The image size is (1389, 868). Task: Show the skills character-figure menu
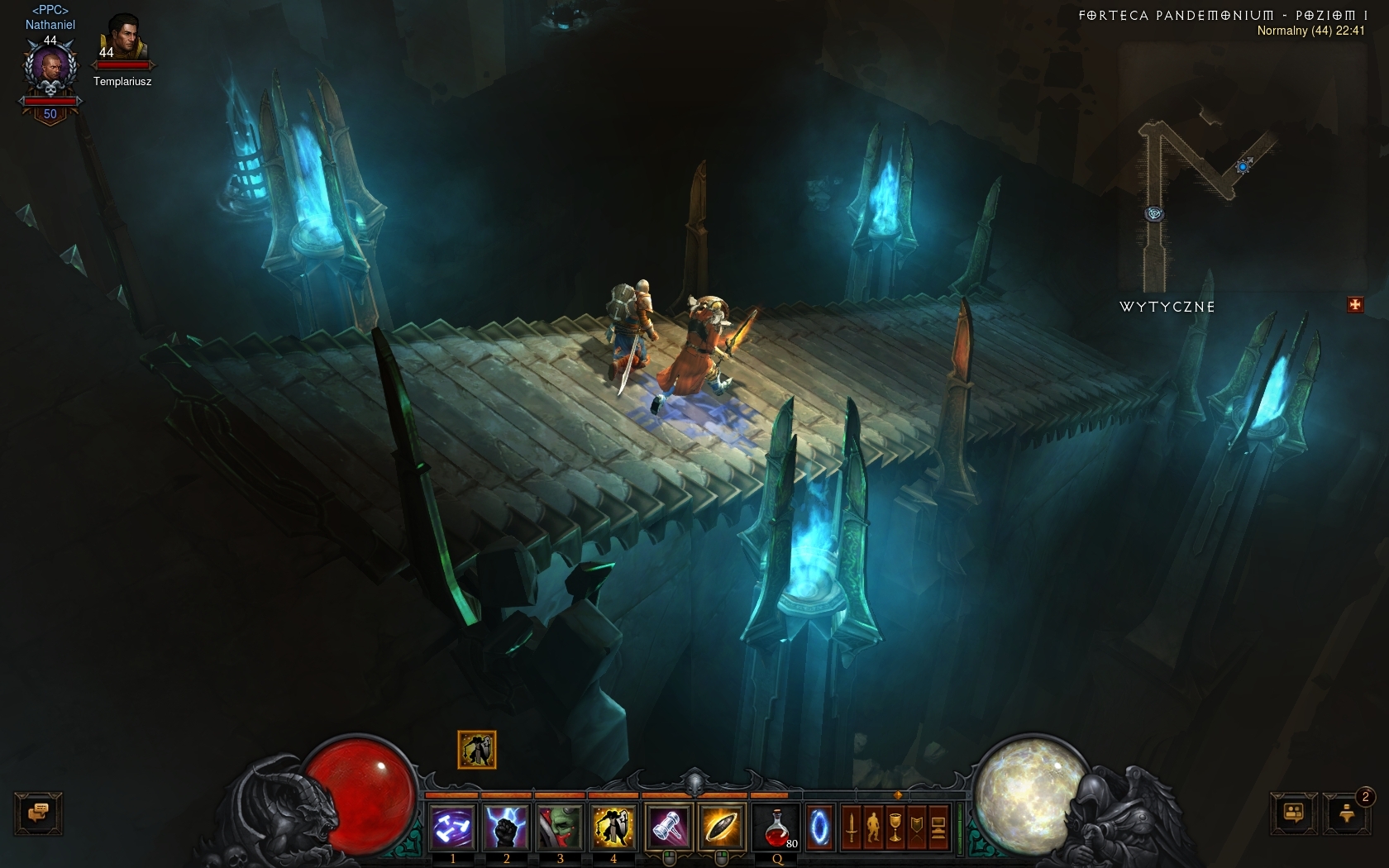873,827
